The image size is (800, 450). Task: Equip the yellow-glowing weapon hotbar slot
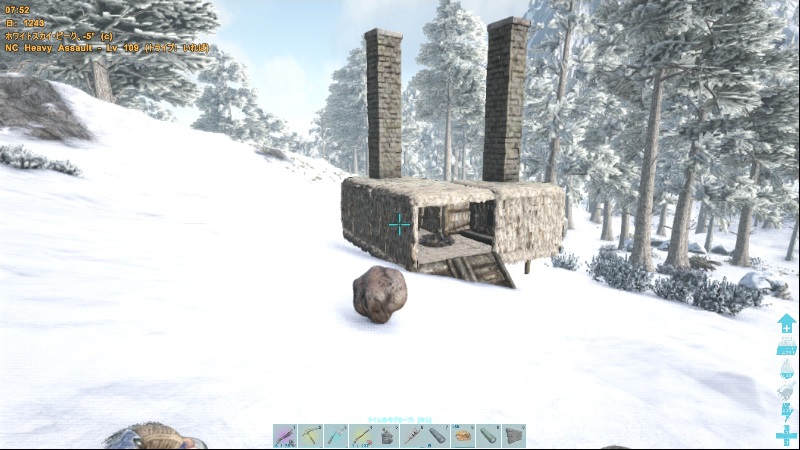click(361, 436)
